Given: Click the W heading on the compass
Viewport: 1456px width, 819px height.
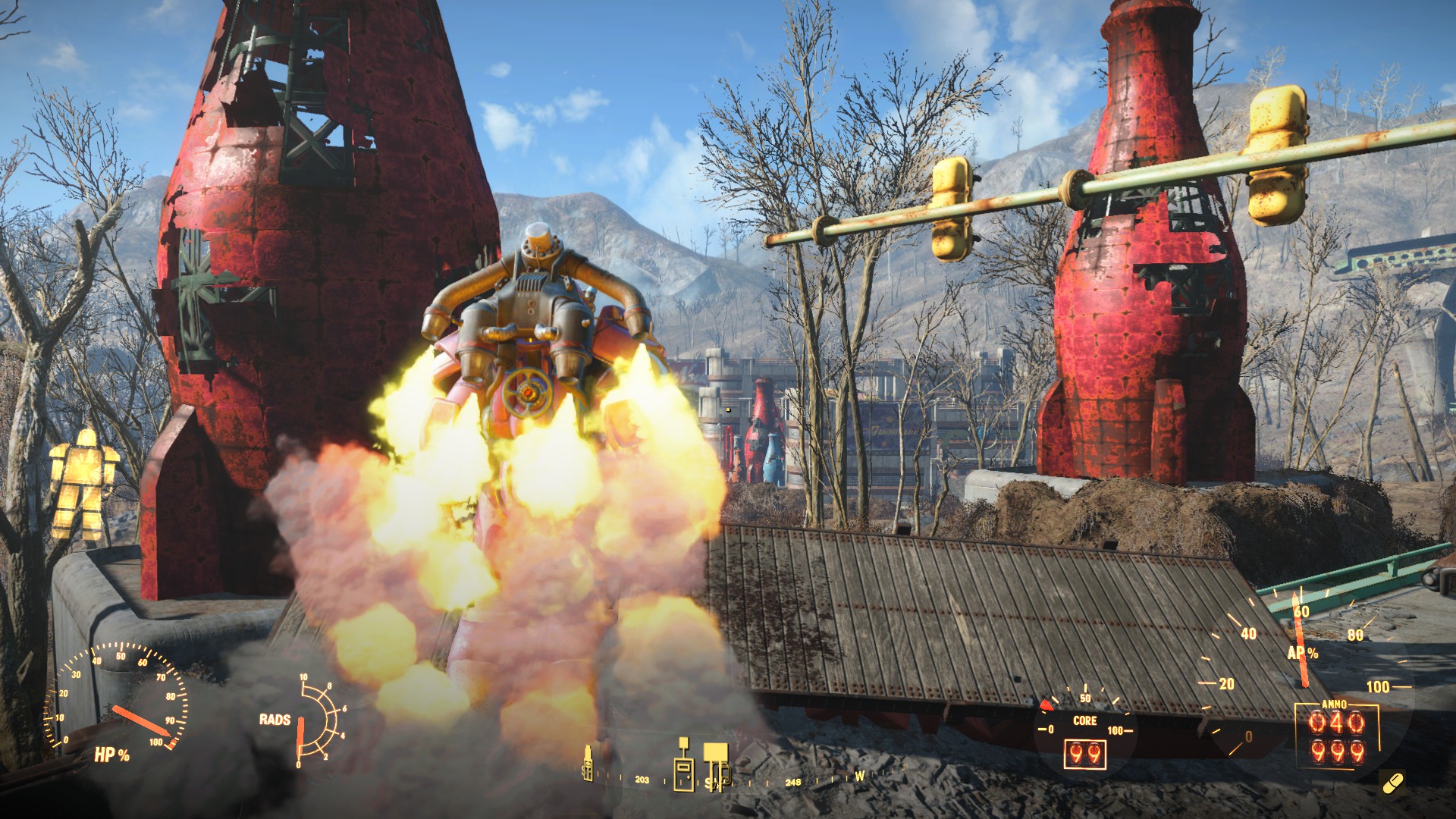Looking at the screenshot, I should (x=859, y=776).
